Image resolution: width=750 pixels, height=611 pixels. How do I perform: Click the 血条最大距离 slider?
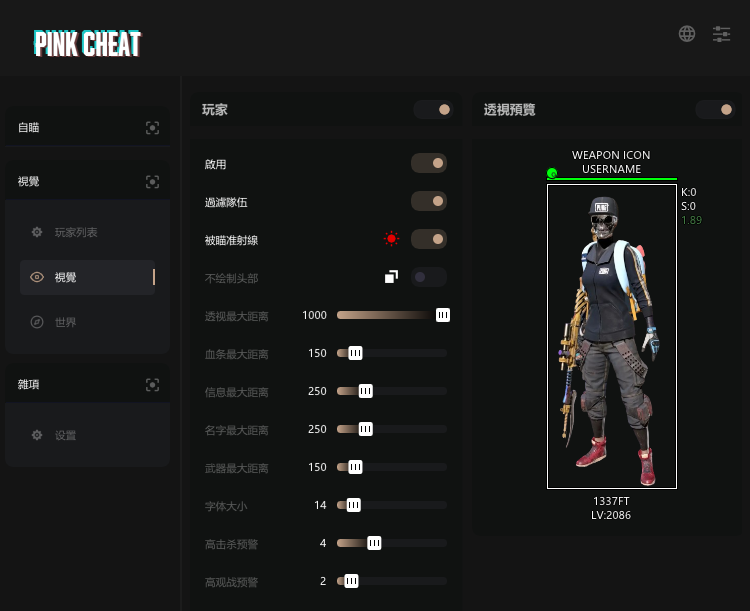[x=392, y=353]
